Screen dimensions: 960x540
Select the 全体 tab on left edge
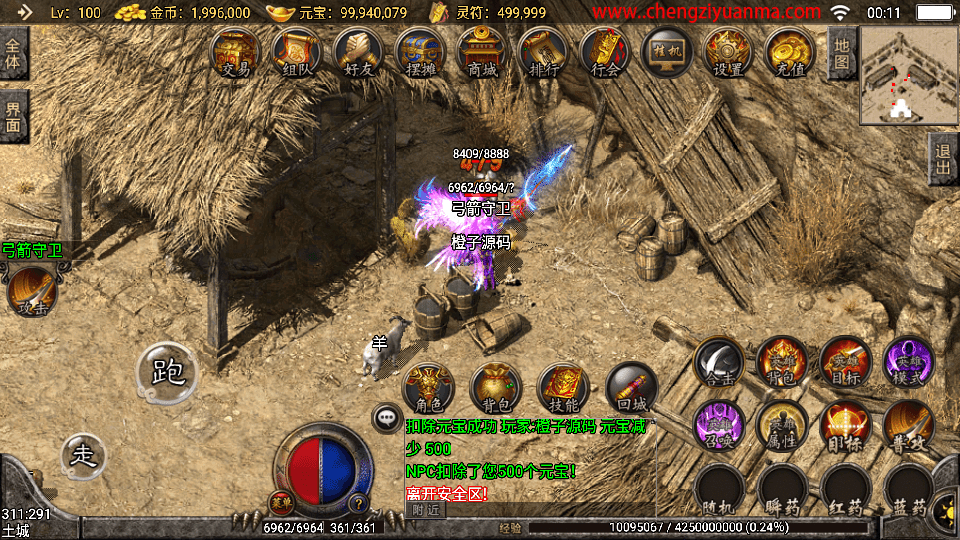[x=14, y=54]
